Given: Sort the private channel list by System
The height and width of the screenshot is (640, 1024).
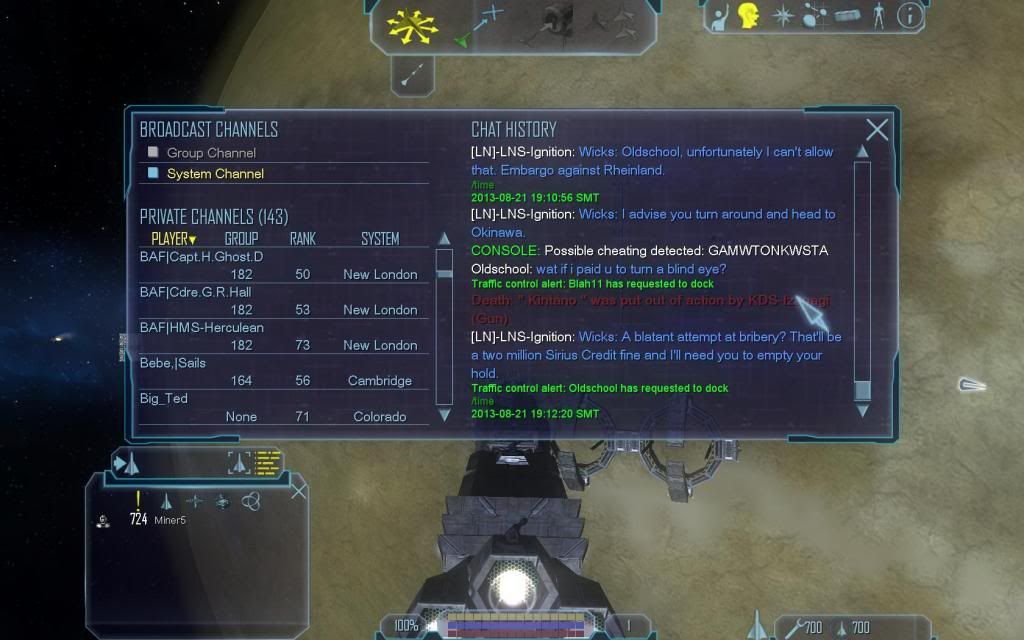Looking at the screenshot, I should (380, 239).
